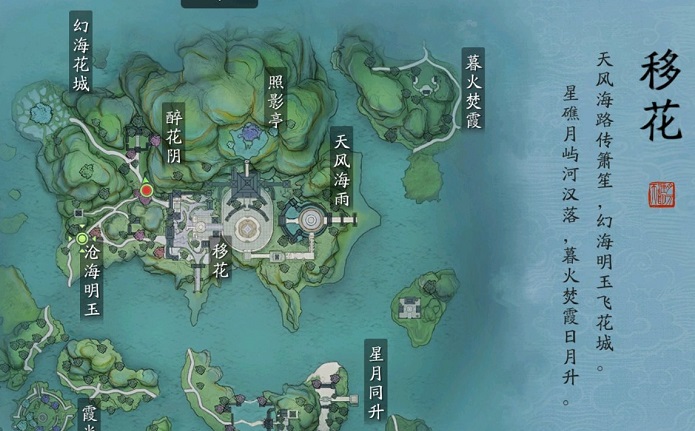
Task: Click the 移花 palace label on map
Action: click(x=221, y=258)
